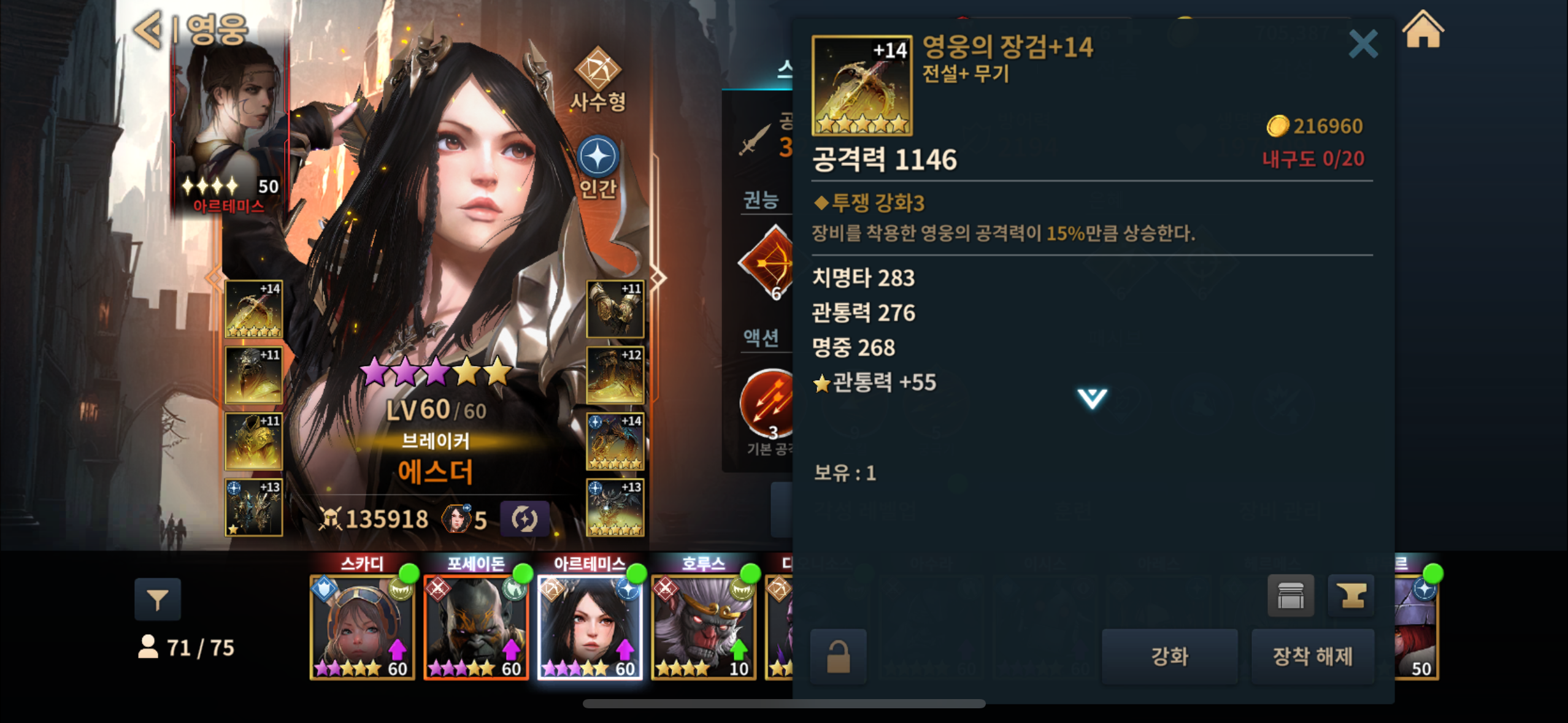Open the treasure chest storage icon
1568x723 pixels.
(1291, 595)
